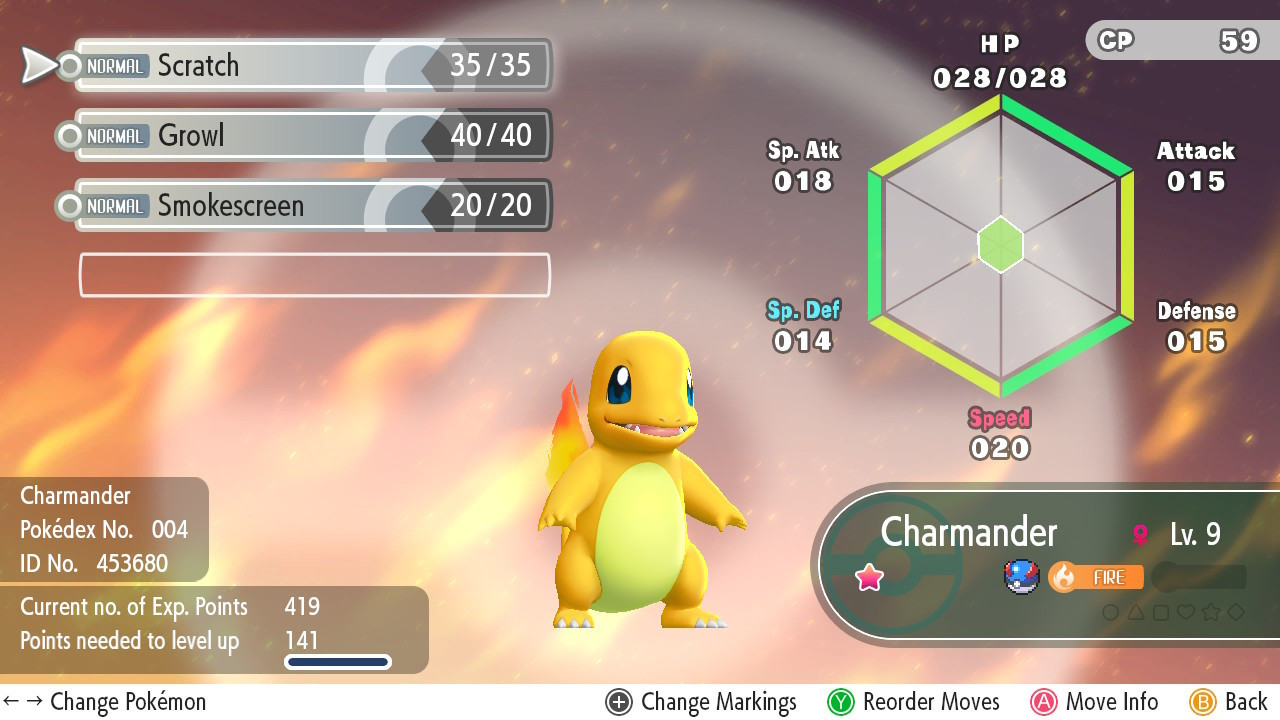Click the Change Pokémon arrows label
1280x720 pixels.
105,702
